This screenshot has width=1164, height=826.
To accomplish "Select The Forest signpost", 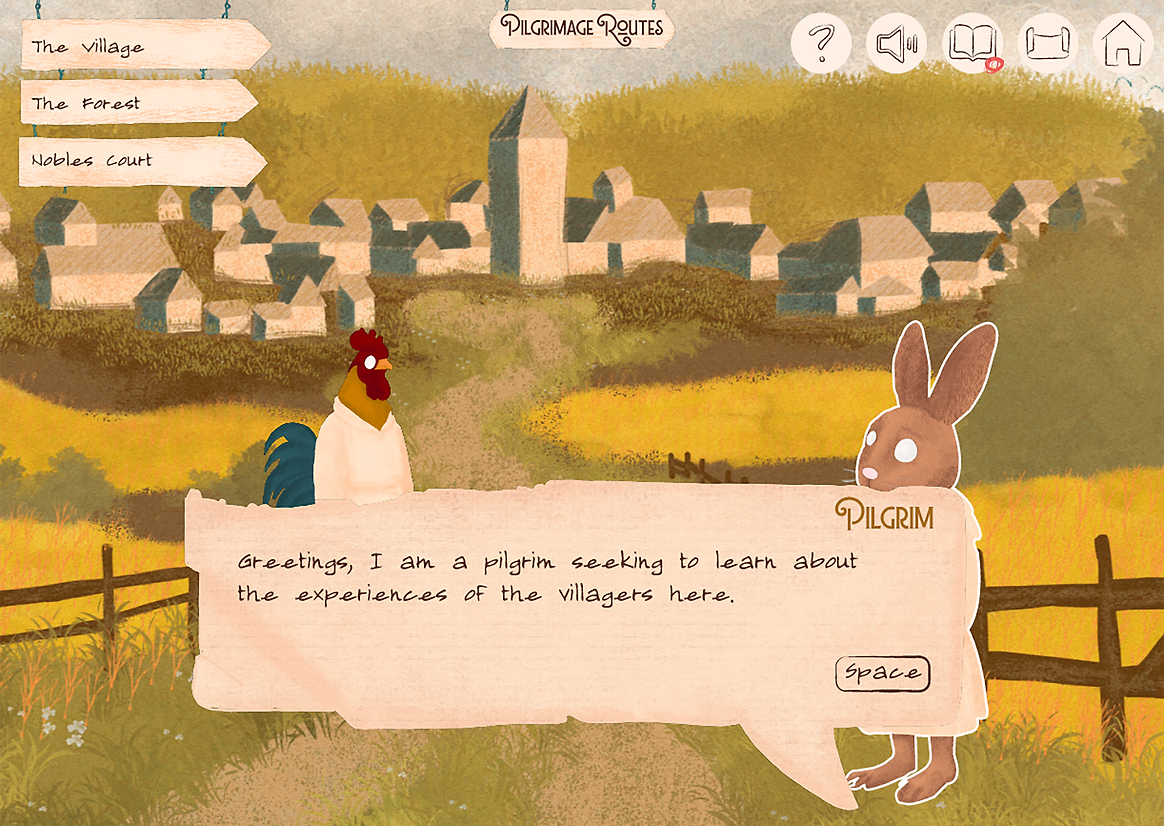I will [x=135, y=102].
